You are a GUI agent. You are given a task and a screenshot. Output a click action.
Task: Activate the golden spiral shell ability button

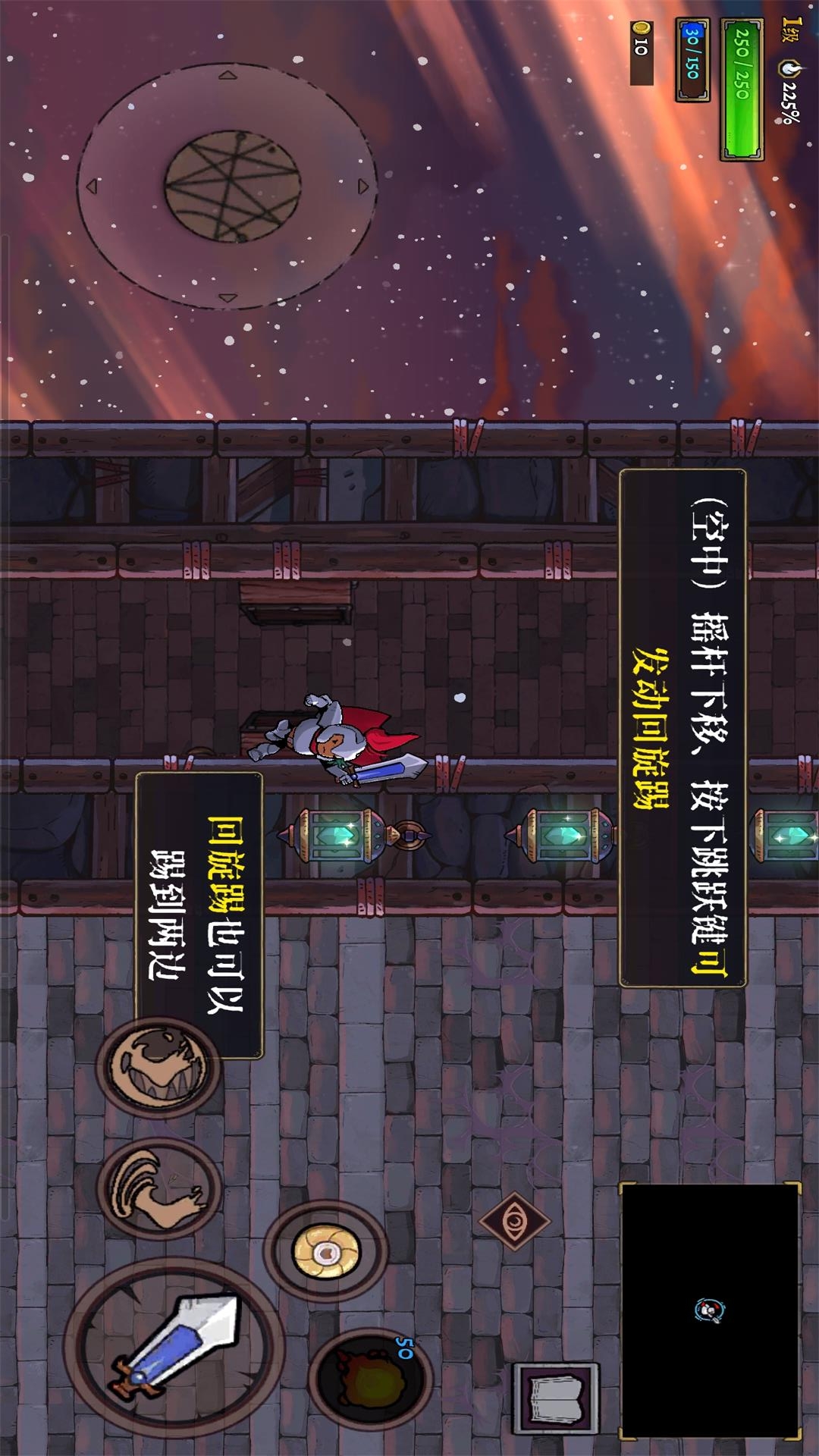point(326,1252)
